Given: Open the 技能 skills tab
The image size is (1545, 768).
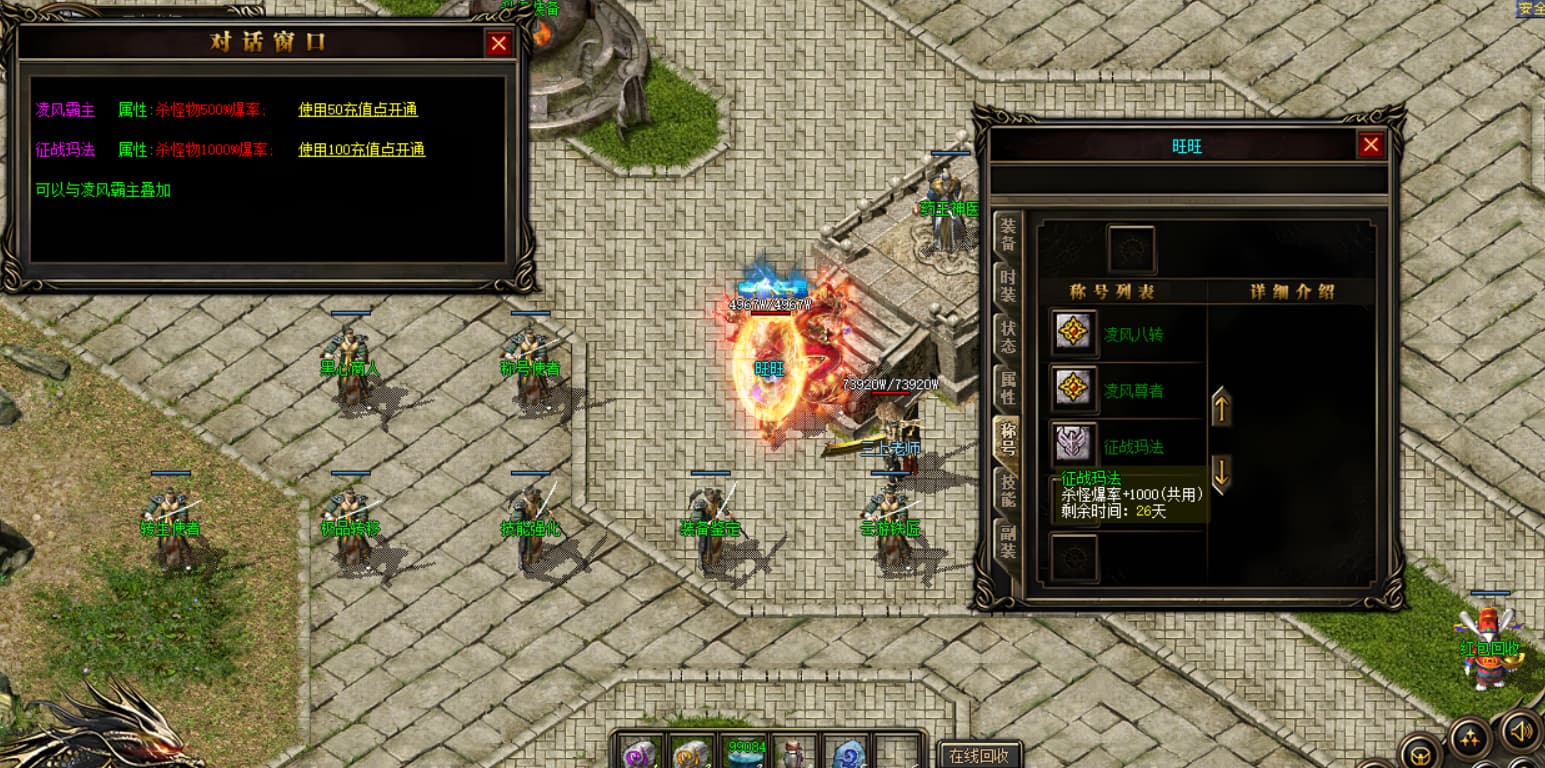Looking at the screenshot, I should tap(1008, 490).
